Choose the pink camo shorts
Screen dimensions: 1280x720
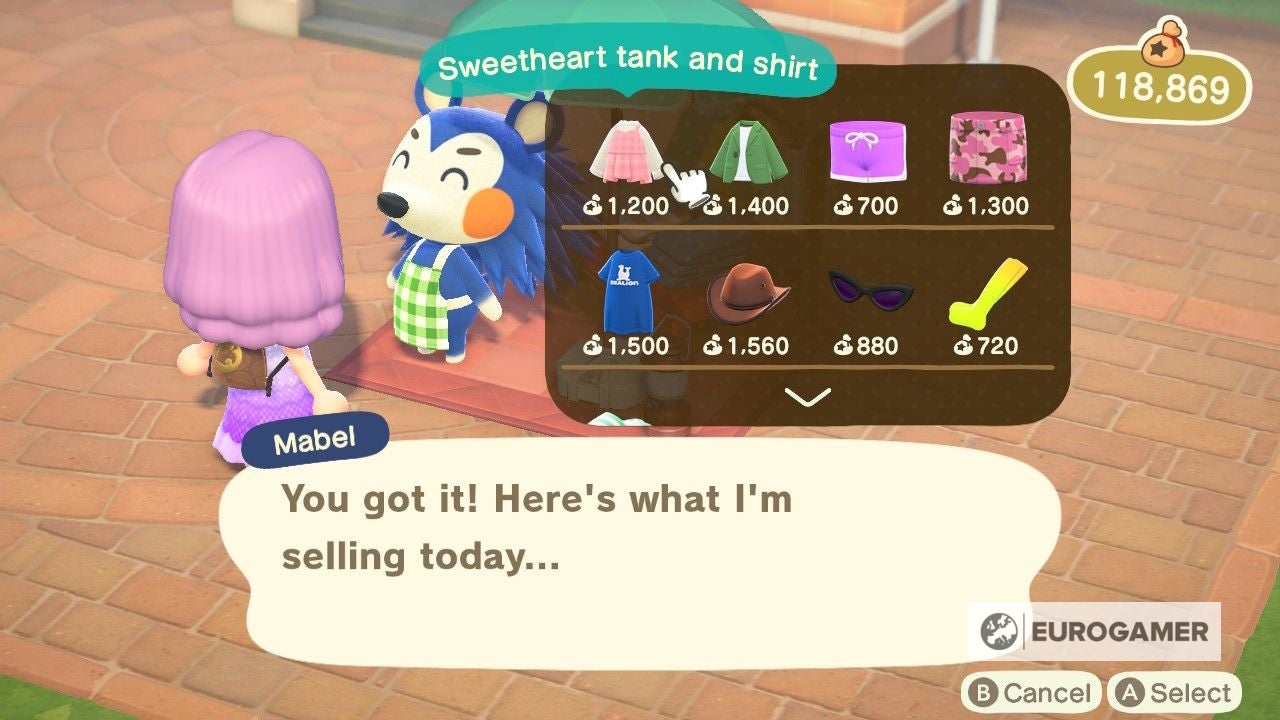tap(988, 150)
